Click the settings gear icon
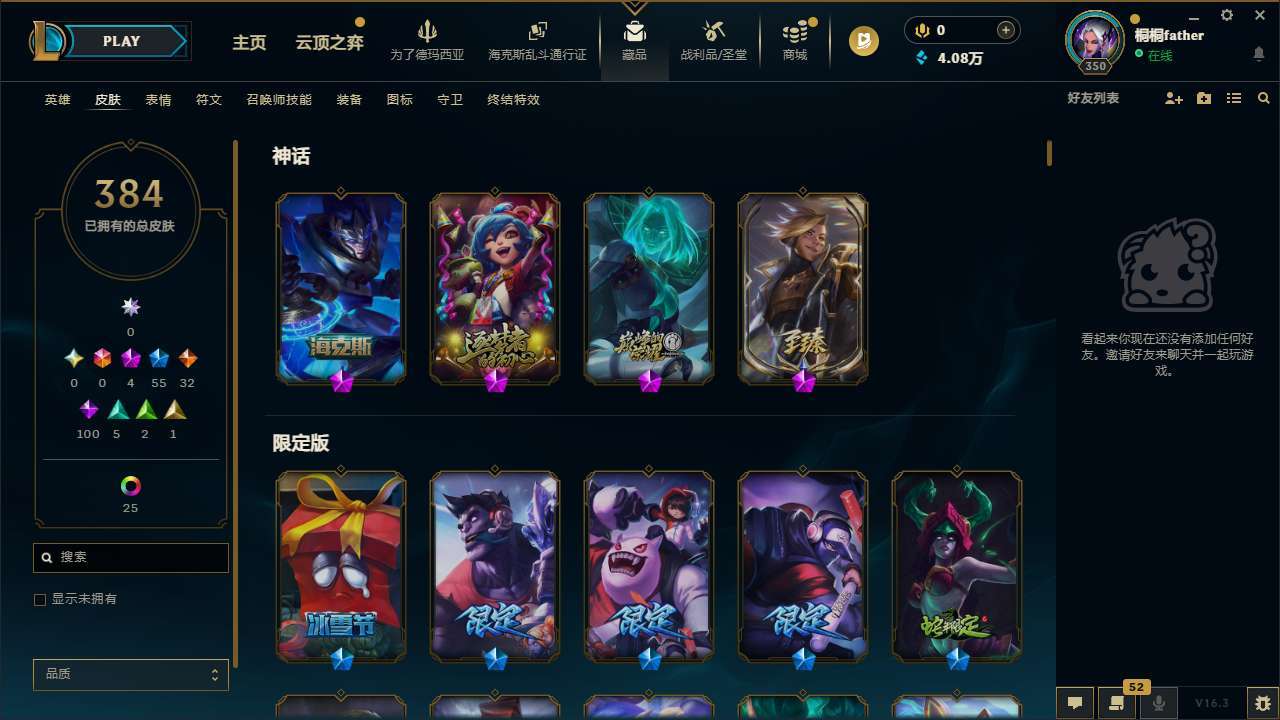This screenshot has width=1280, height=720. coord(1226,15)
